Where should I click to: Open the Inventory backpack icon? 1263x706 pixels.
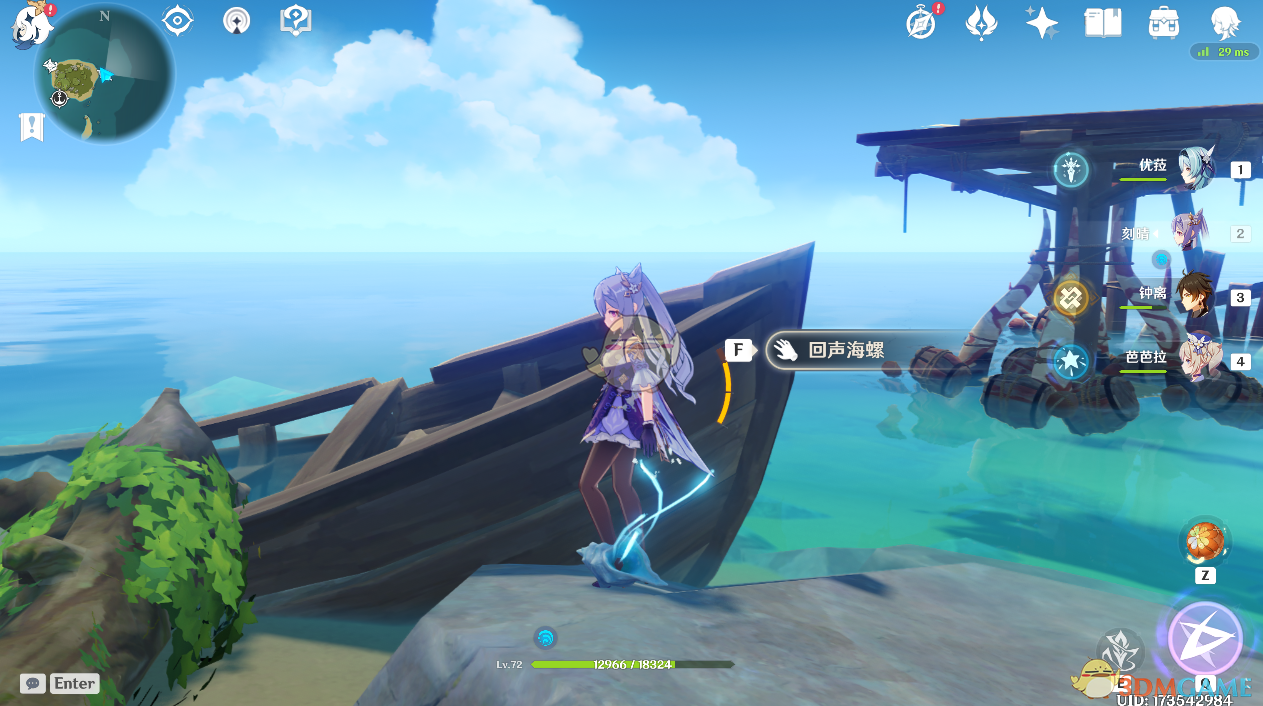pyautogui.click(x=1163, y=22)
